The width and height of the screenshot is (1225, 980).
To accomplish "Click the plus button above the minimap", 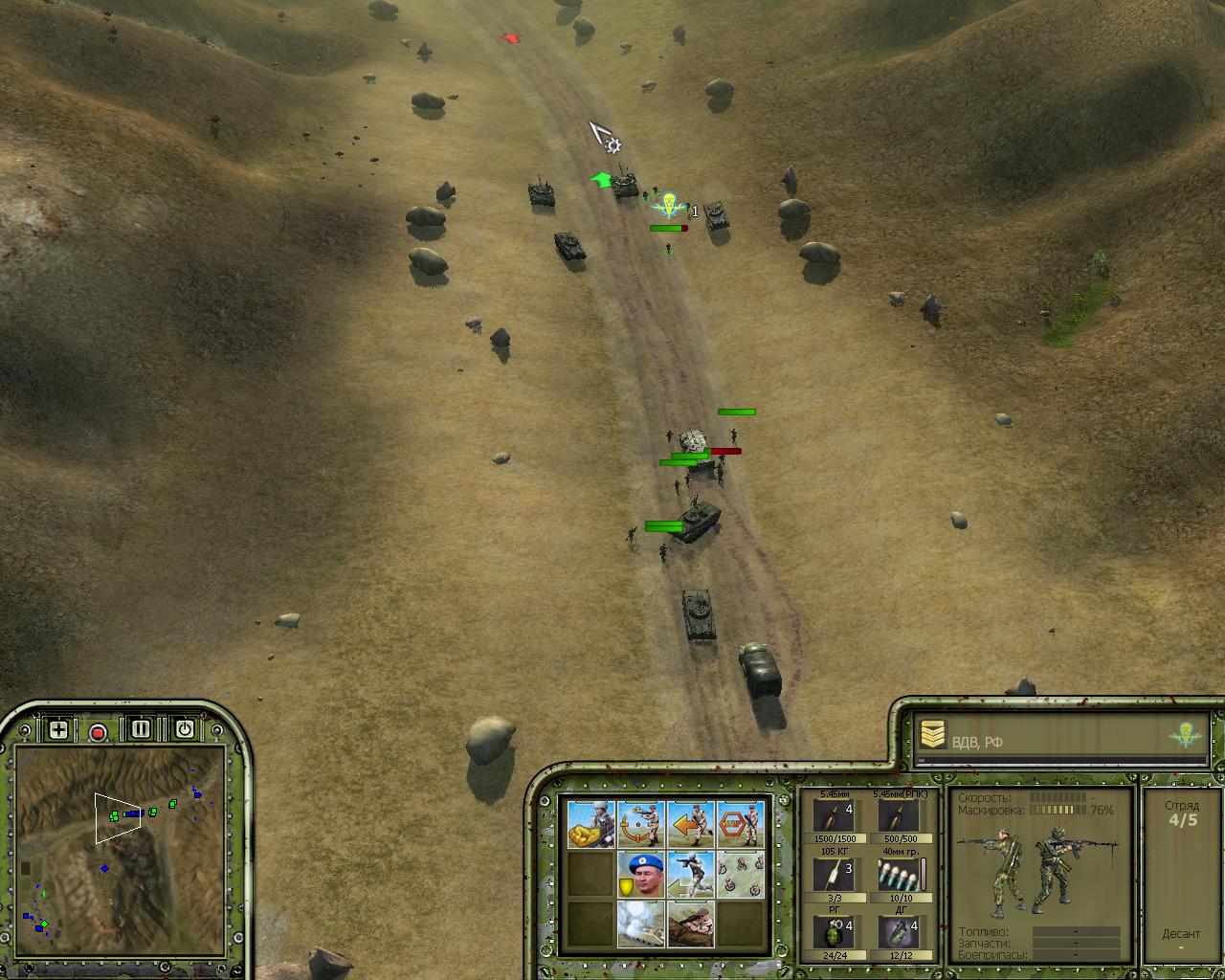I will 58,730.
